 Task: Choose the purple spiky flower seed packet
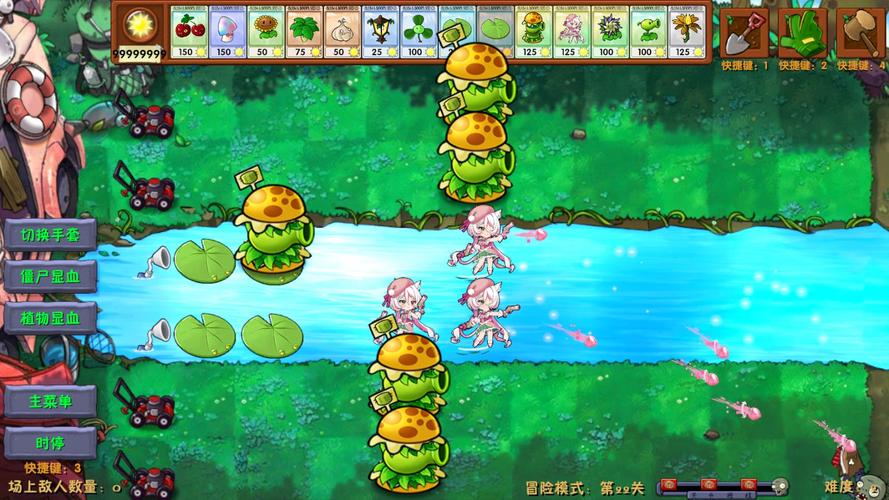click(610, 33)
